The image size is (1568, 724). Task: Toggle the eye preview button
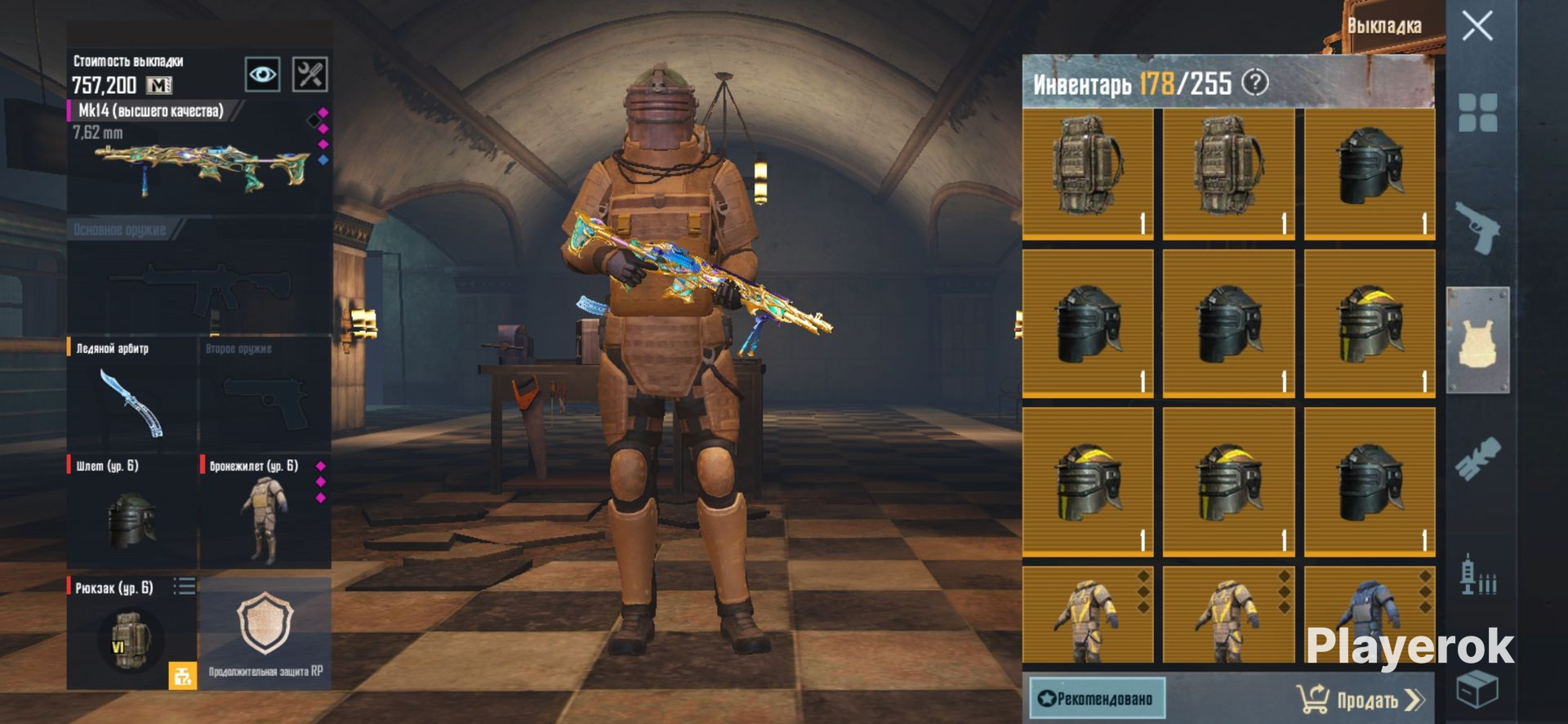262,75
